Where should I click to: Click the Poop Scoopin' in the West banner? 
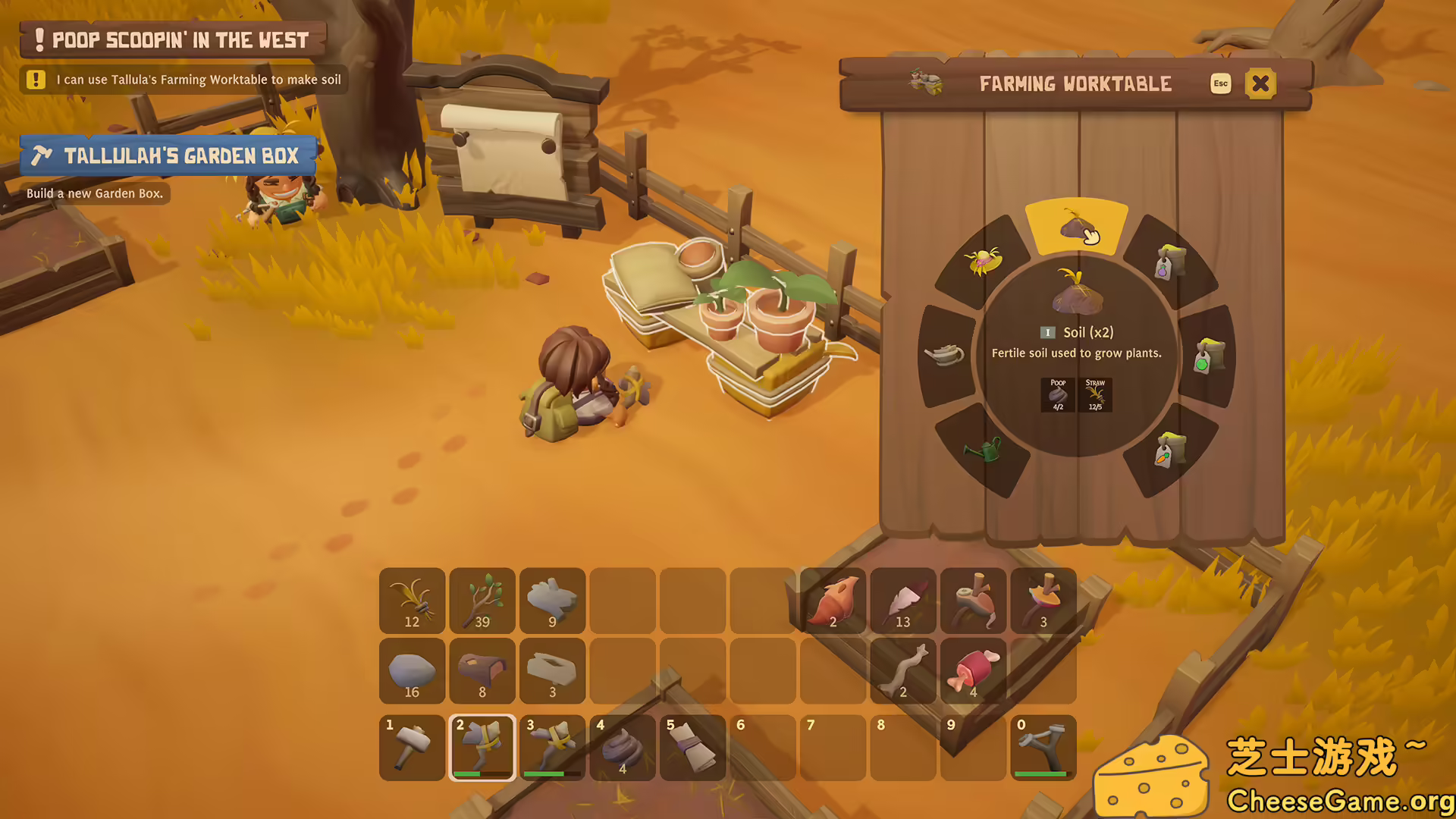pyautogui.click(x=171, y=39)
